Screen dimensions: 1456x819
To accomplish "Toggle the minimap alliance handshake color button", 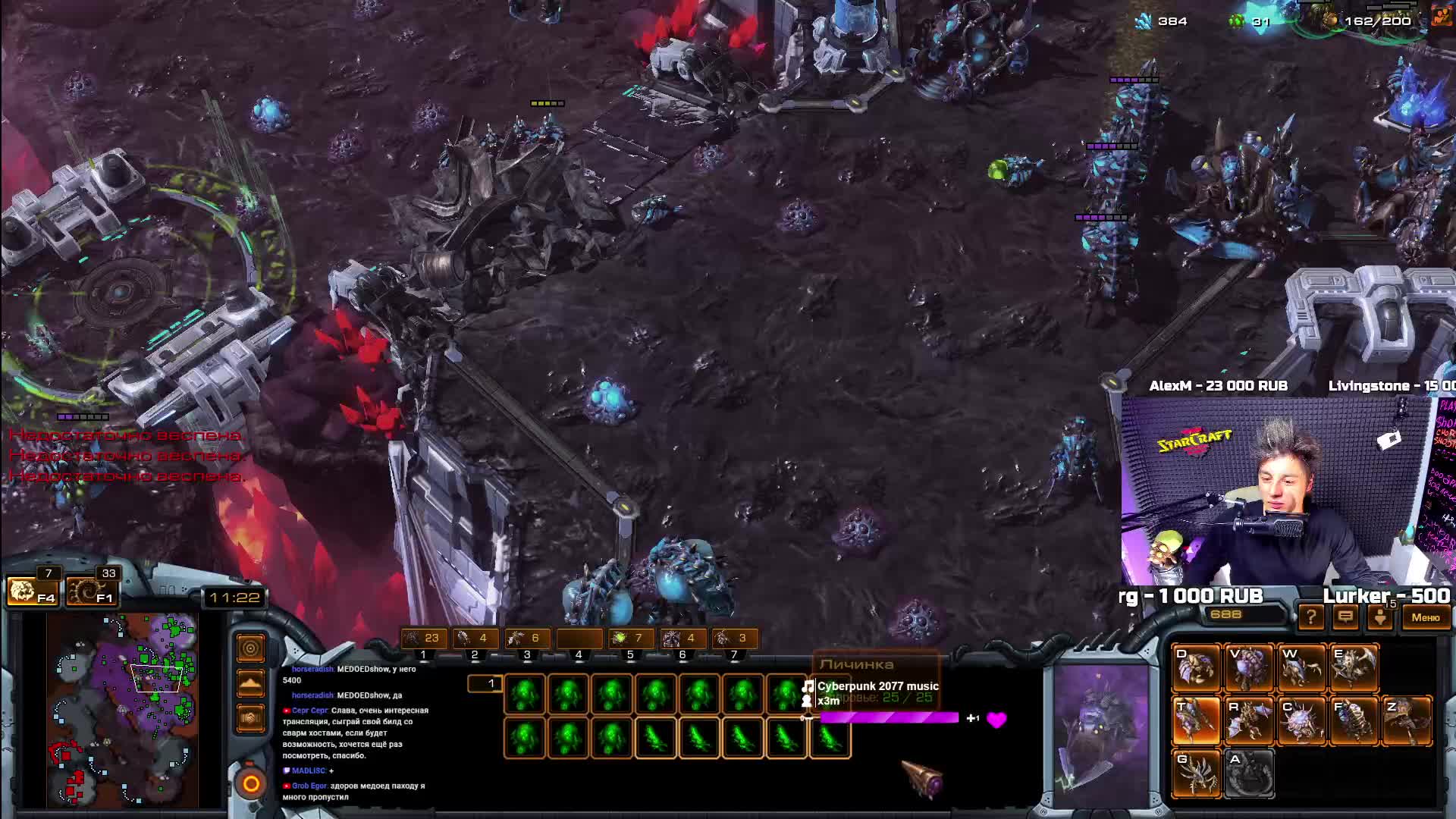I will tap(250, 717).
